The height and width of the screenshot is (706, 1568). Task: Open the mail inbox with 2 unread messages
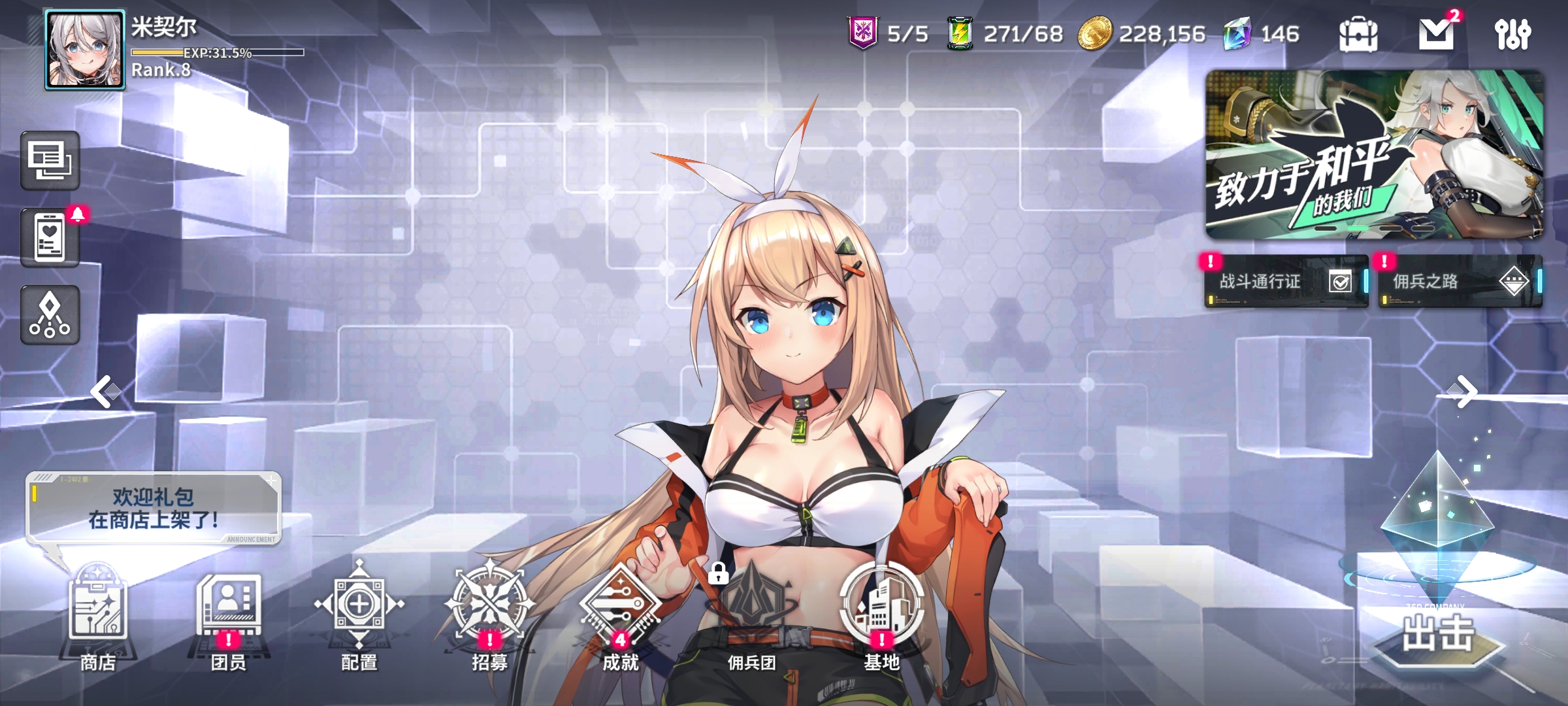(1437, 33)
